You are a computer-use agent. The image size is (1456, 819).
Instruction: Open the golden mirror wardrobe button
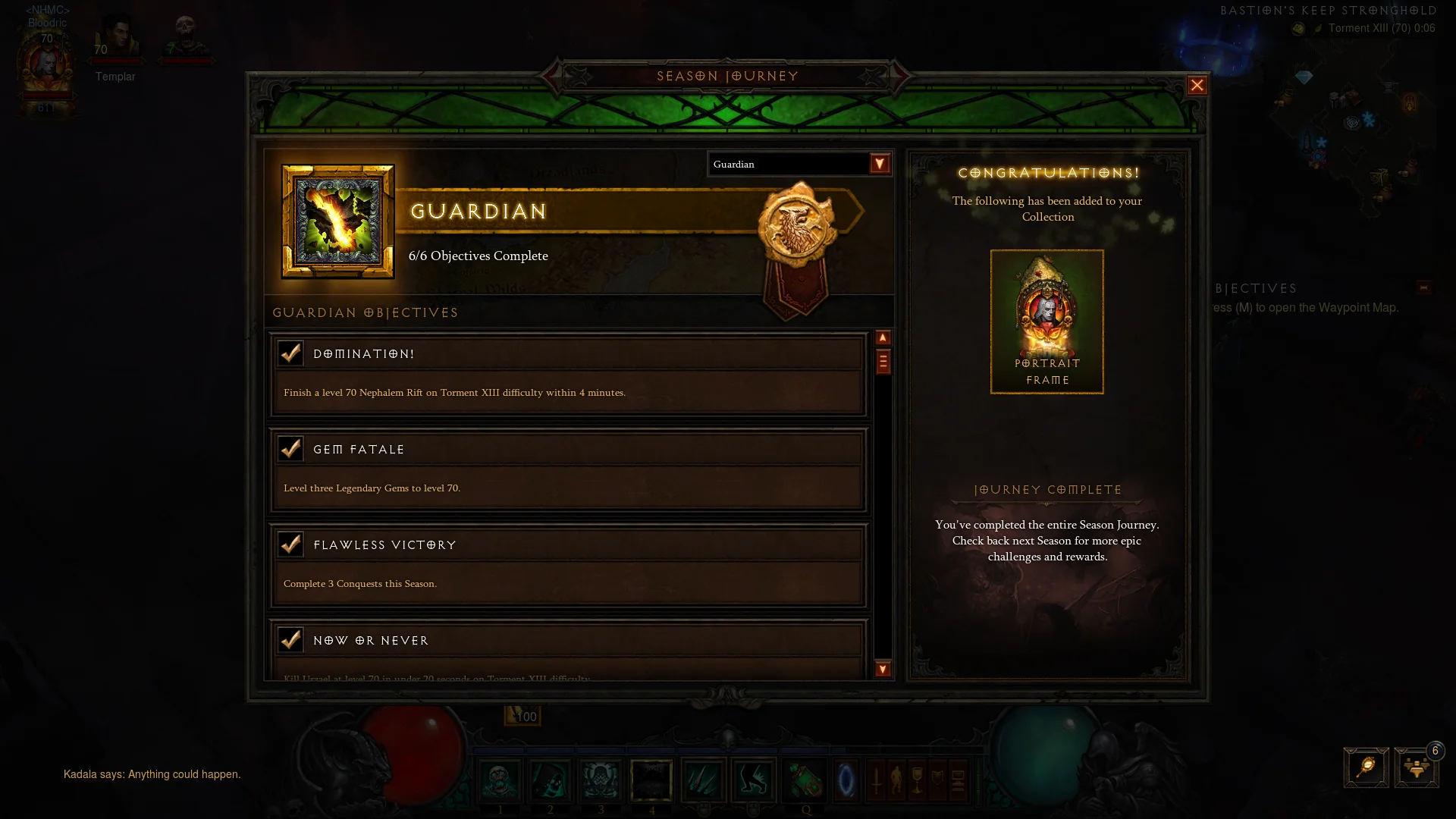1366,767
